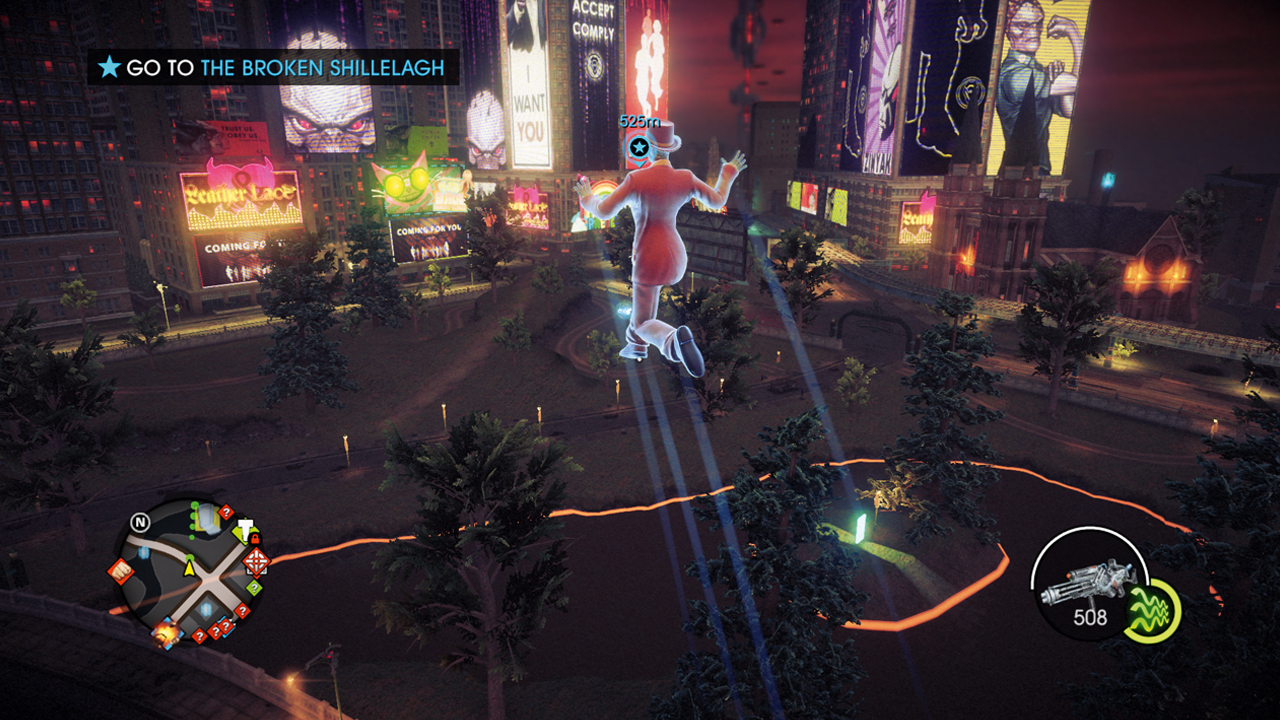The image size is (1280, 720).
Task: Click the Broken Shillelagh objective tracker
Action: pyautogui.click(x=273, y=68)
